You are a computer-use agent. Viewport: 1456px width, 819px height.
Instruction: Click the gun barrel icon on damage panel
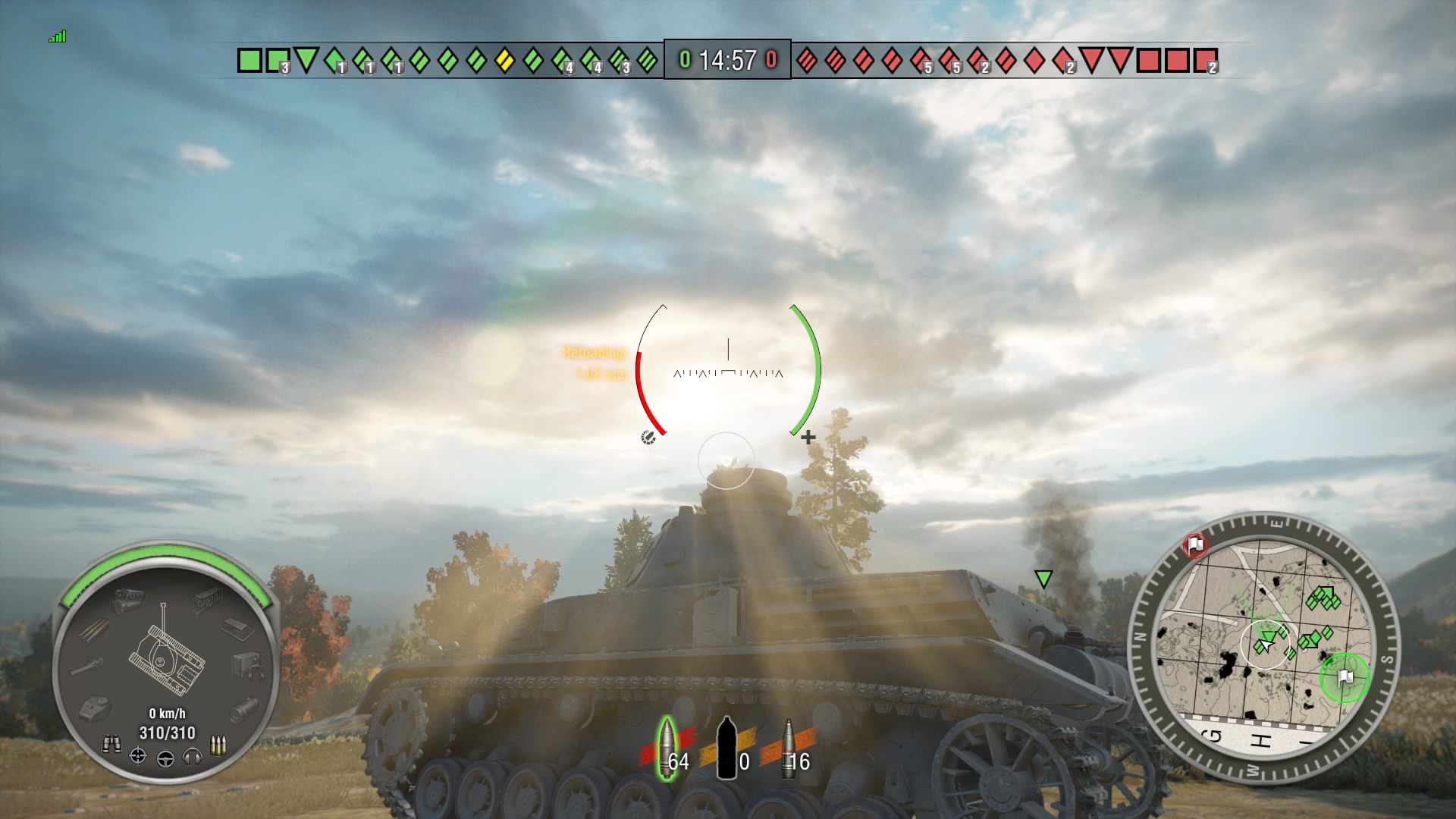point(89,665)
